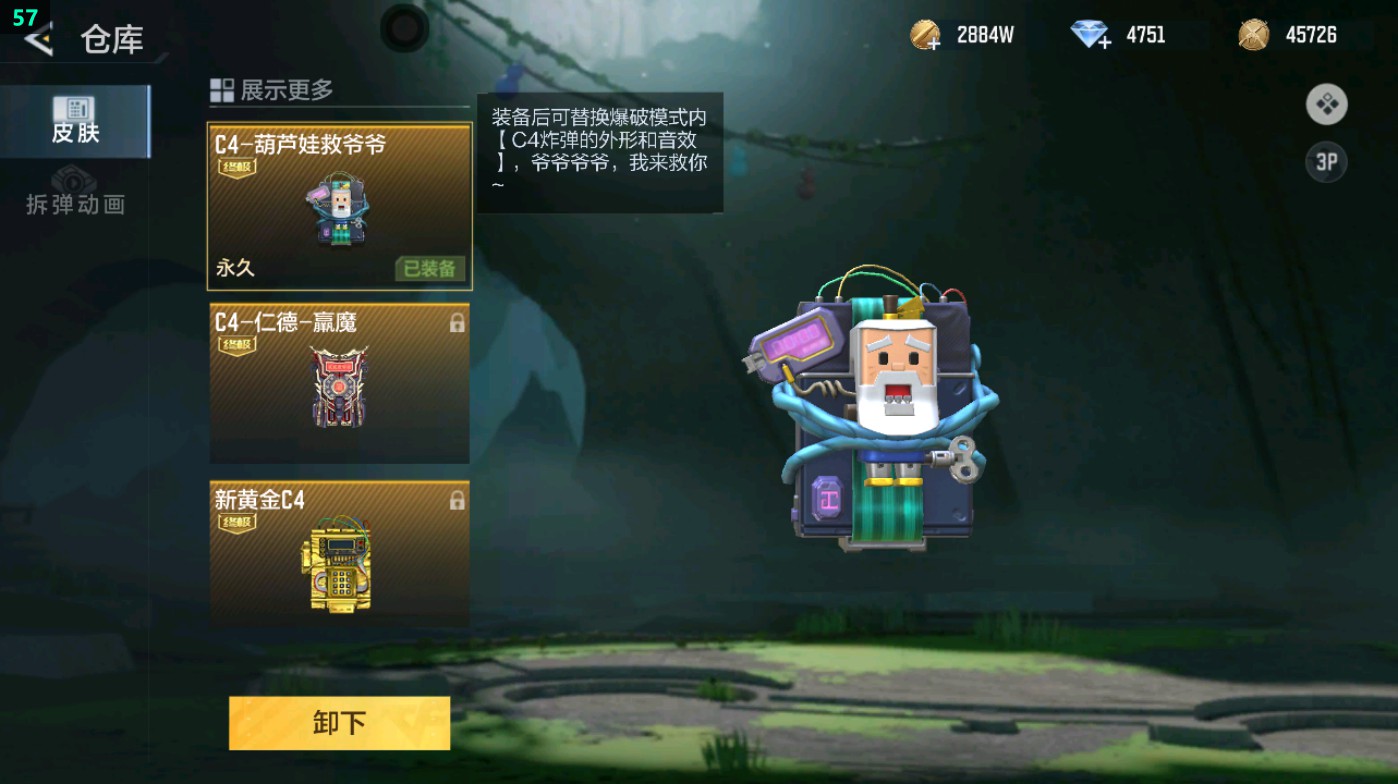Open the diamond-grid quick menu icon
The width and height of the screenshot is (1398, 784).
[x=1327, y=105]
